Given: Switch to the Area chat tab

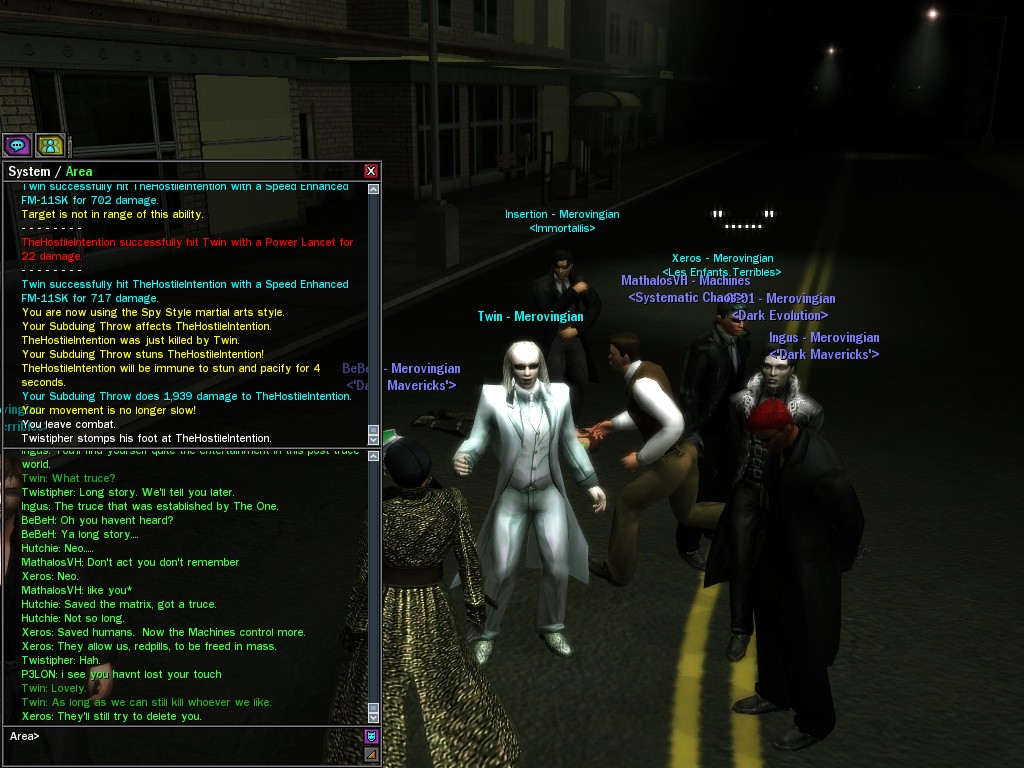Looking at the screenshot, I should pos(79,171).
